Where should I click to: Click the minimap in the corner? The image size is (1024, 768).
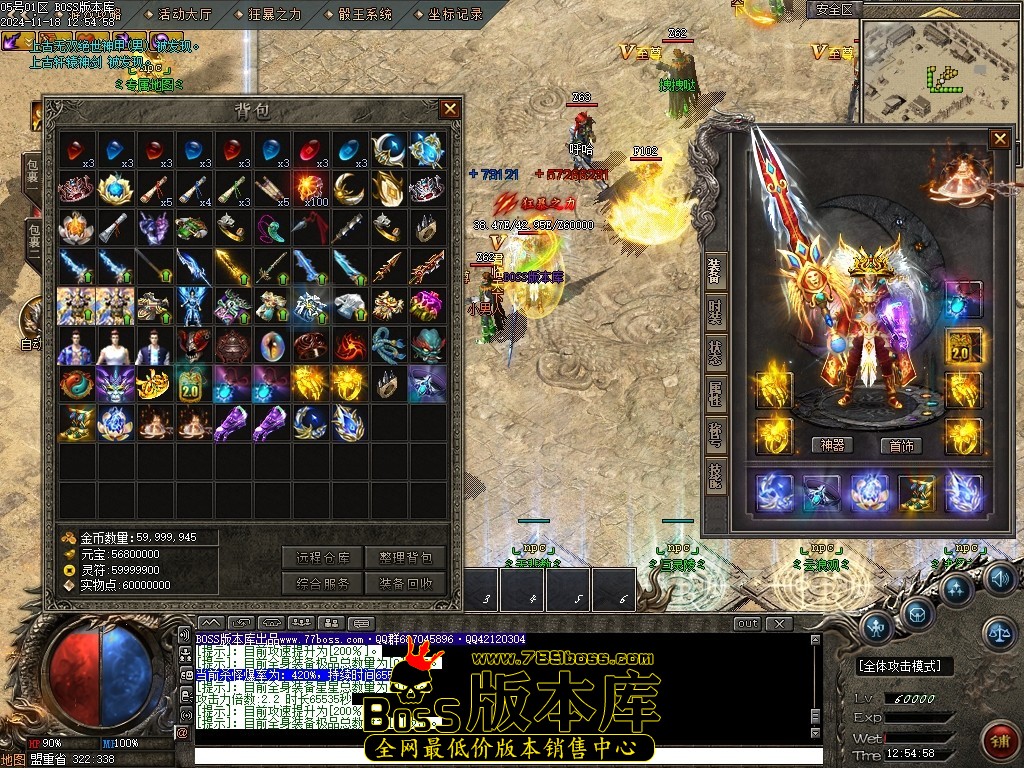[936, 68]
